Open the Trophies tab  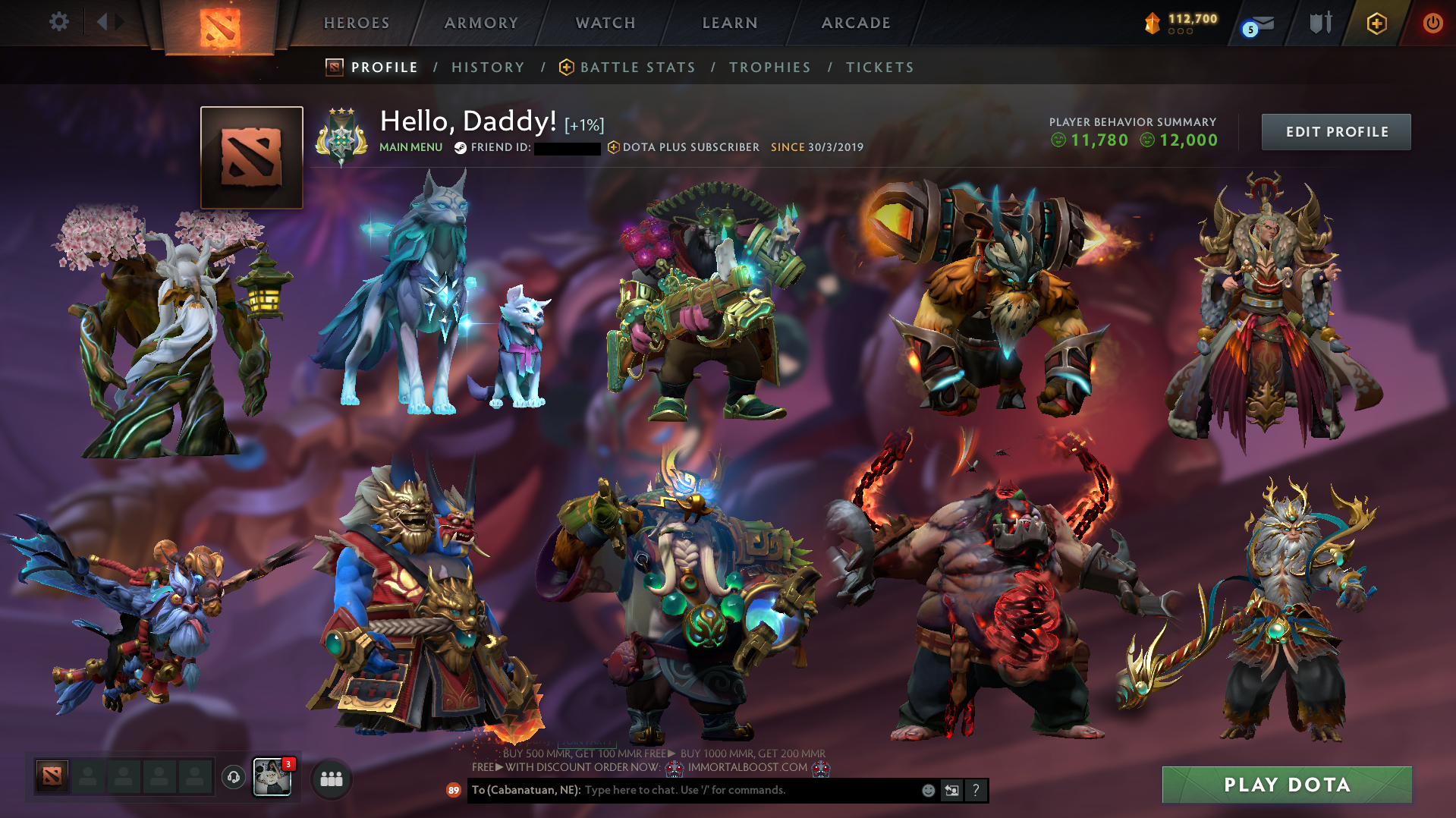coord(769,68)
